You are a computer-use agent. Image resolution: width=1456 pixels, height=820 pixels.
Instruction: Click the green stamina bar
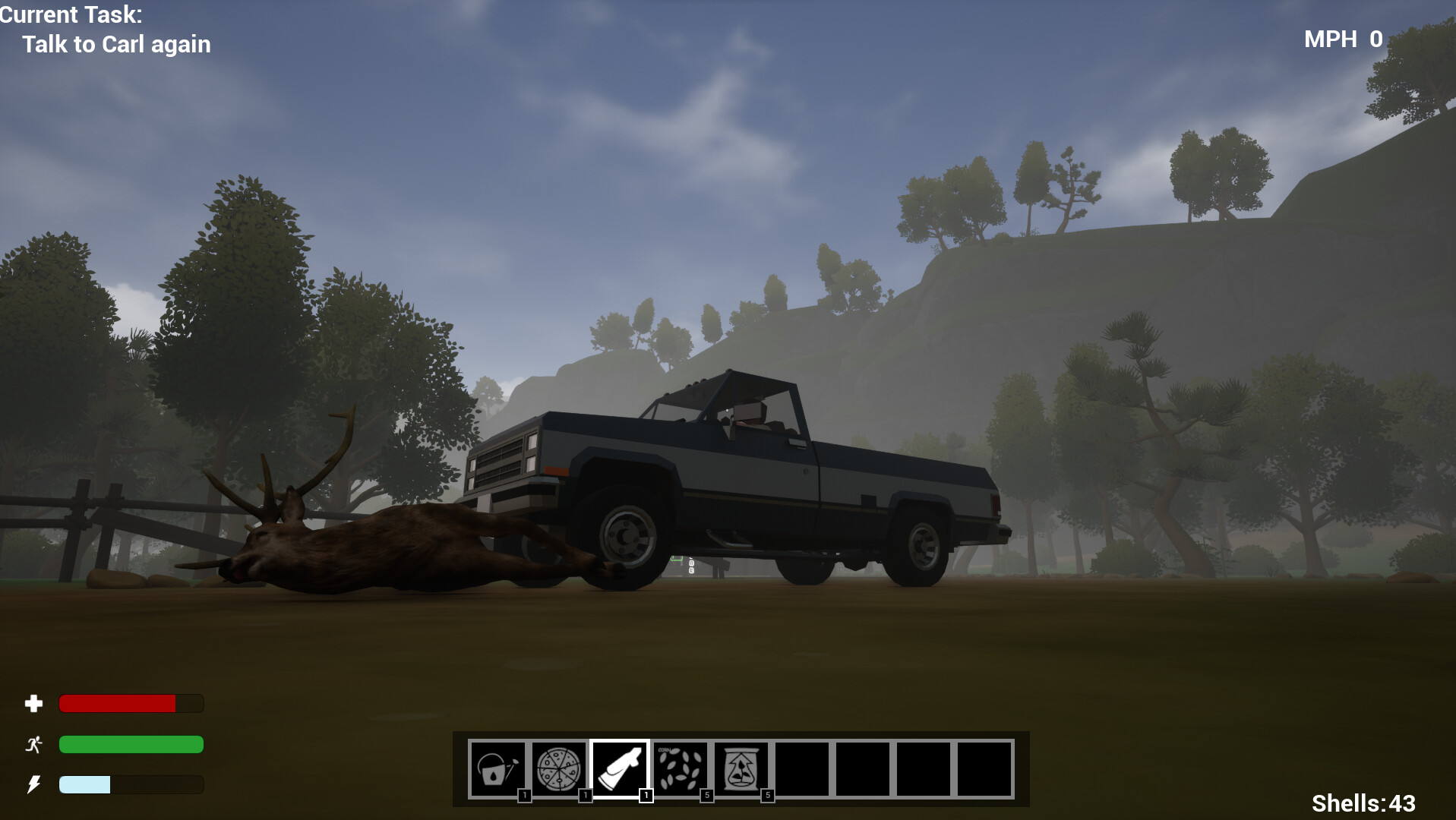(129, 746)
